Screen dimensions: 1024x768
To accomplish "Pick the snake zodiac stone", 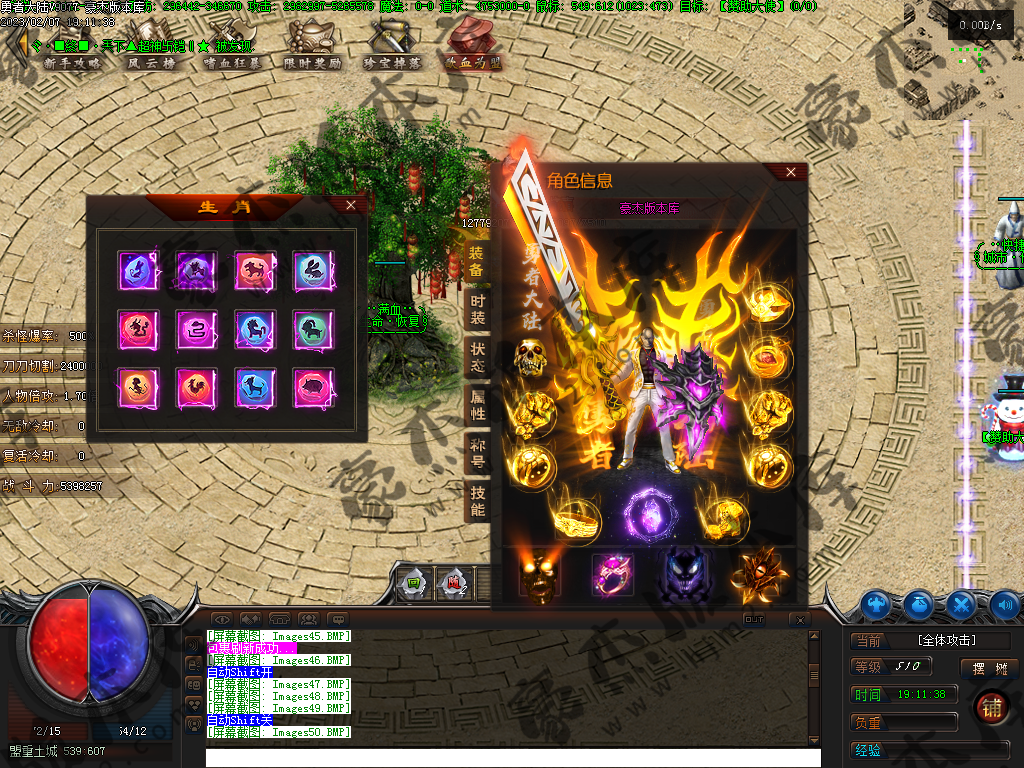I will click(x=196, y=328).
